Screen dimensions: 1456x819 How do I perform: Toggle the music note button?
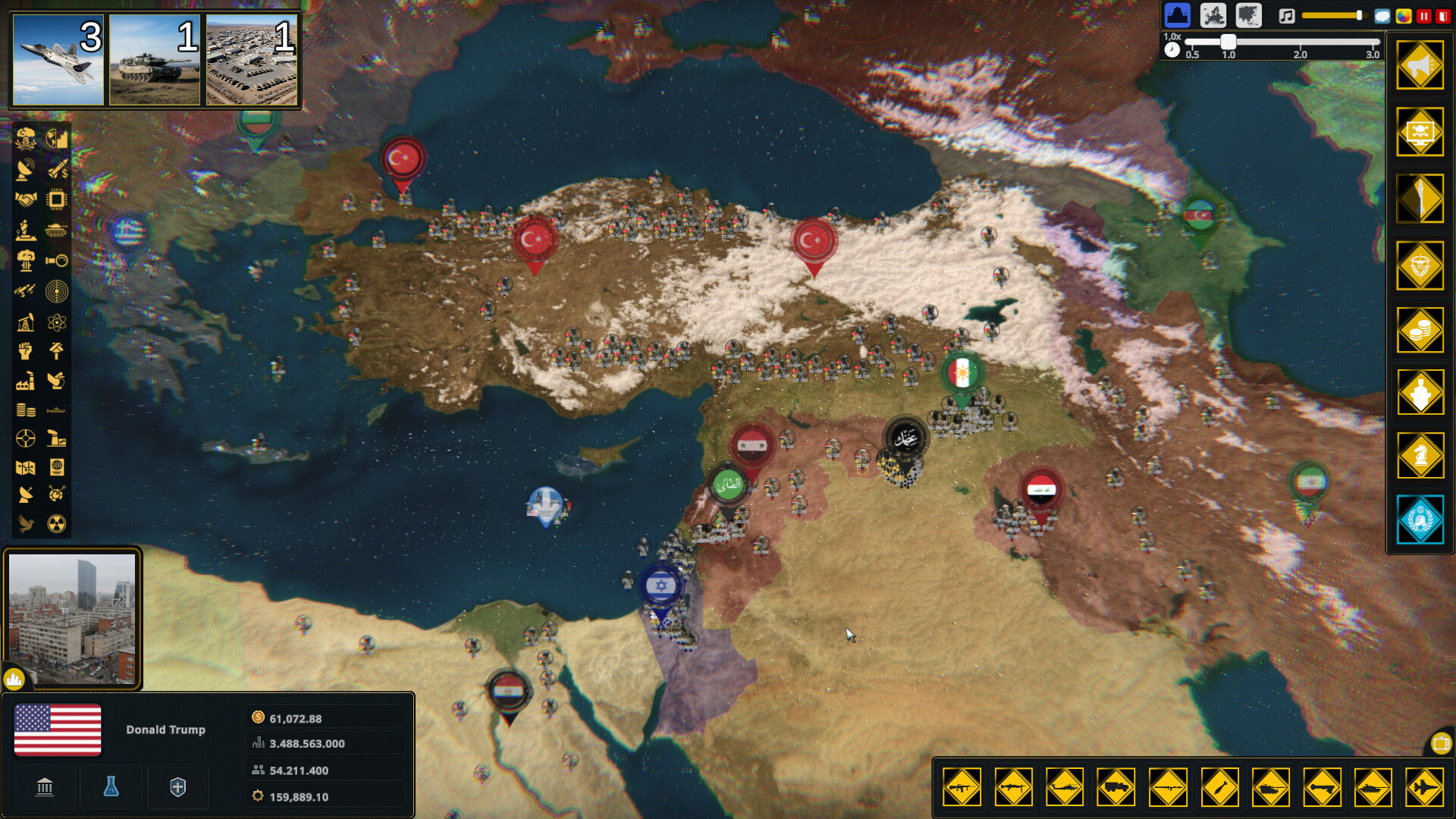click(x=1287, y=16)
